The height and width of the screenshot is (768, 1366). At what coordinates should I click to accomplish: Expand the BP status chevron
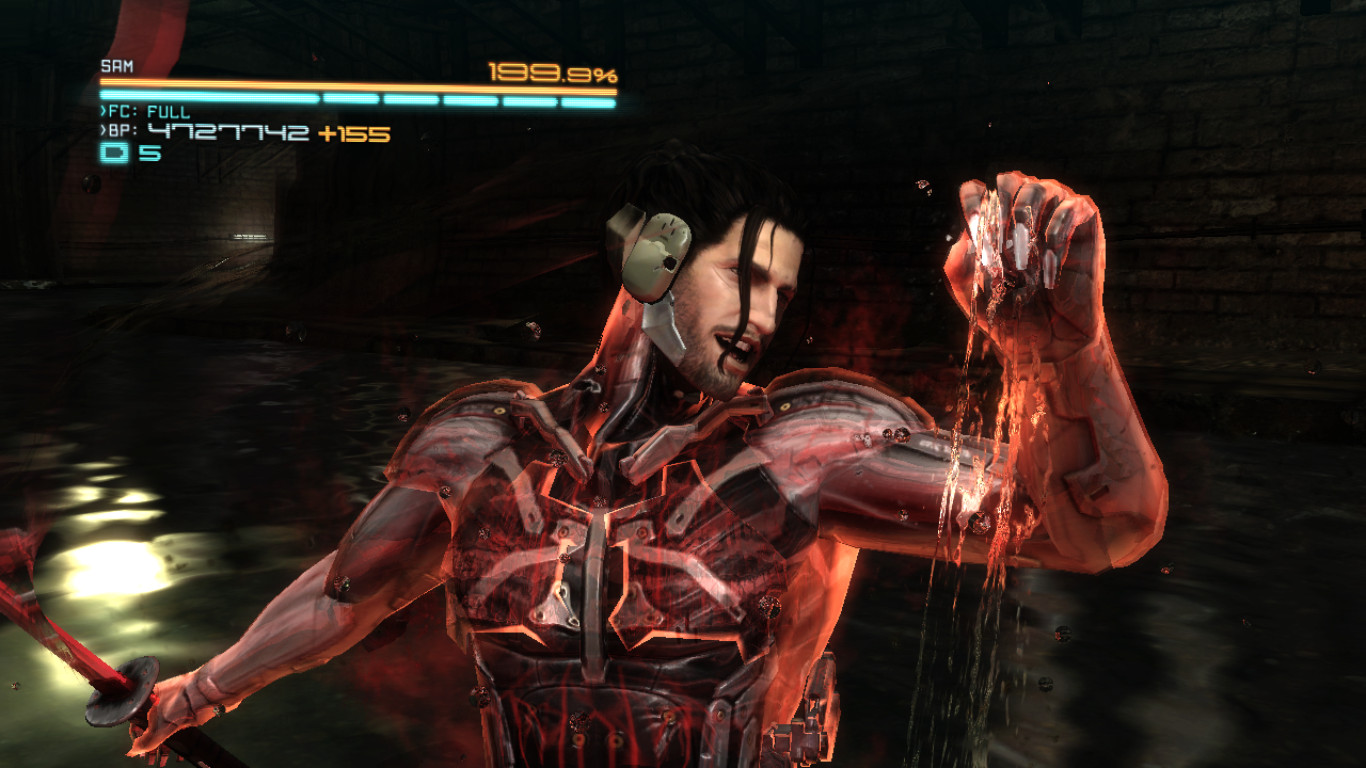pos(101,130)
